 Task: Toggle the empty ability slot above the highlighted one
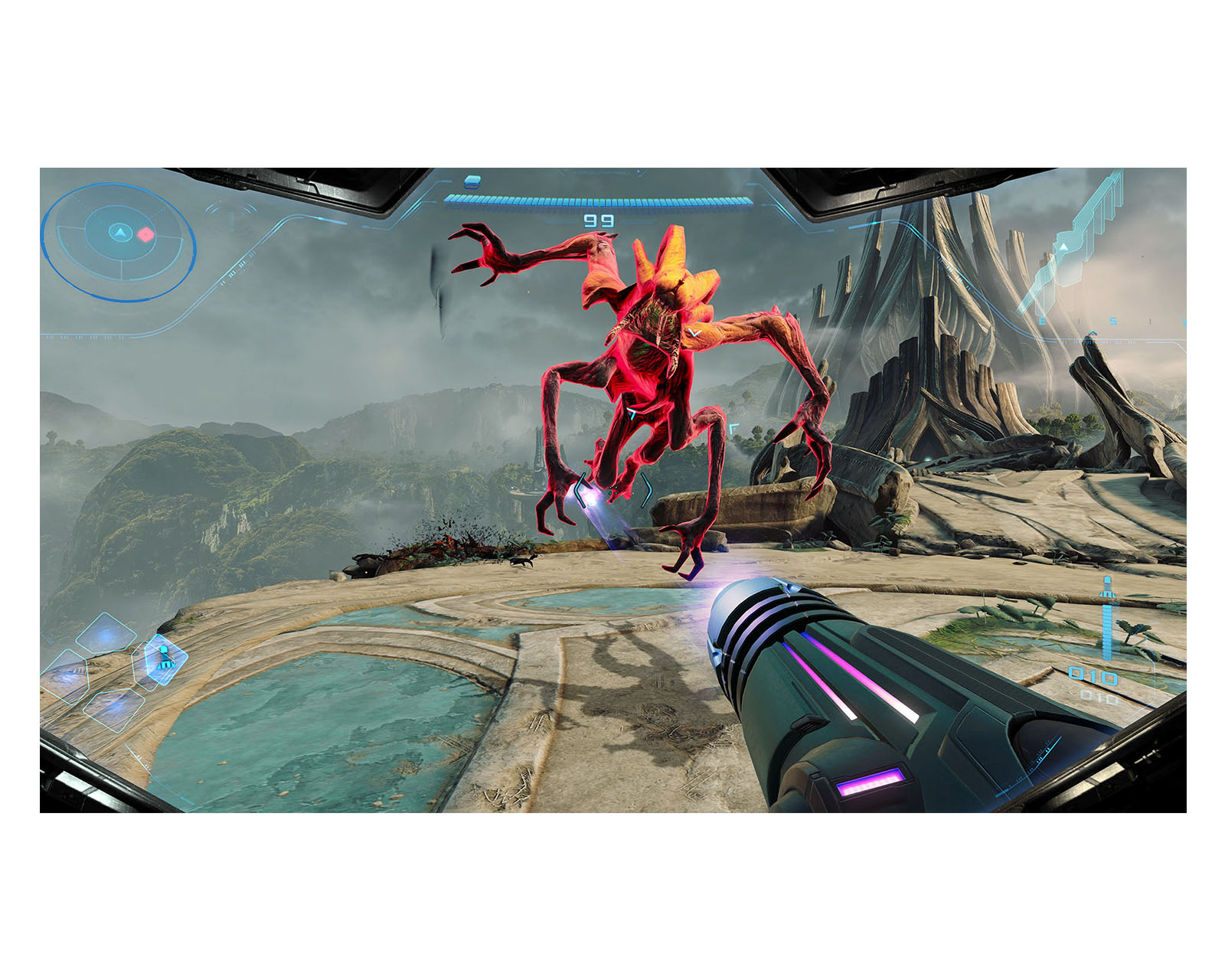point(106,633)
